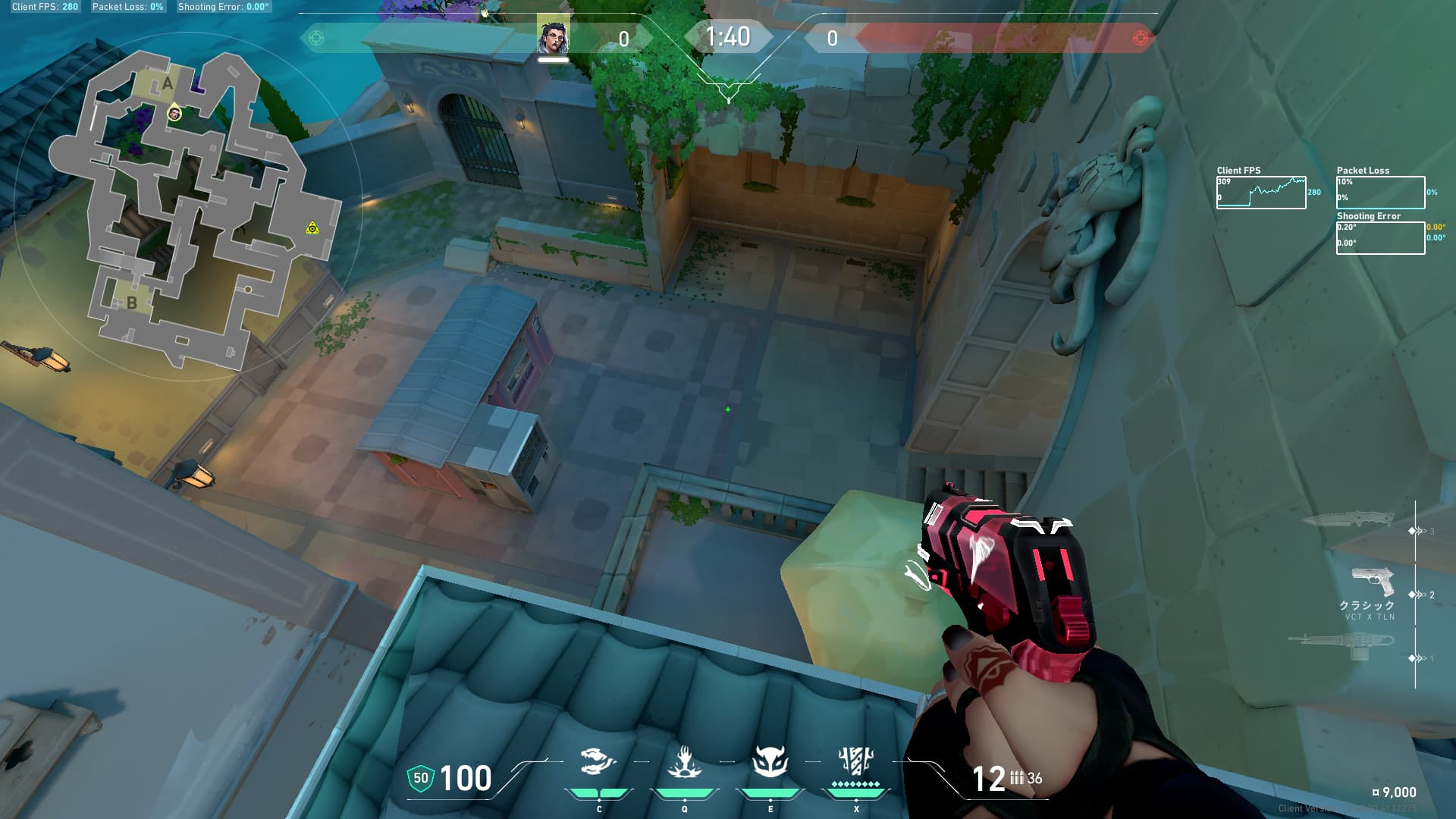Click the Shooting Error graph box
The width and height of the screenshot is (1456, 819).
point(1380,238)
